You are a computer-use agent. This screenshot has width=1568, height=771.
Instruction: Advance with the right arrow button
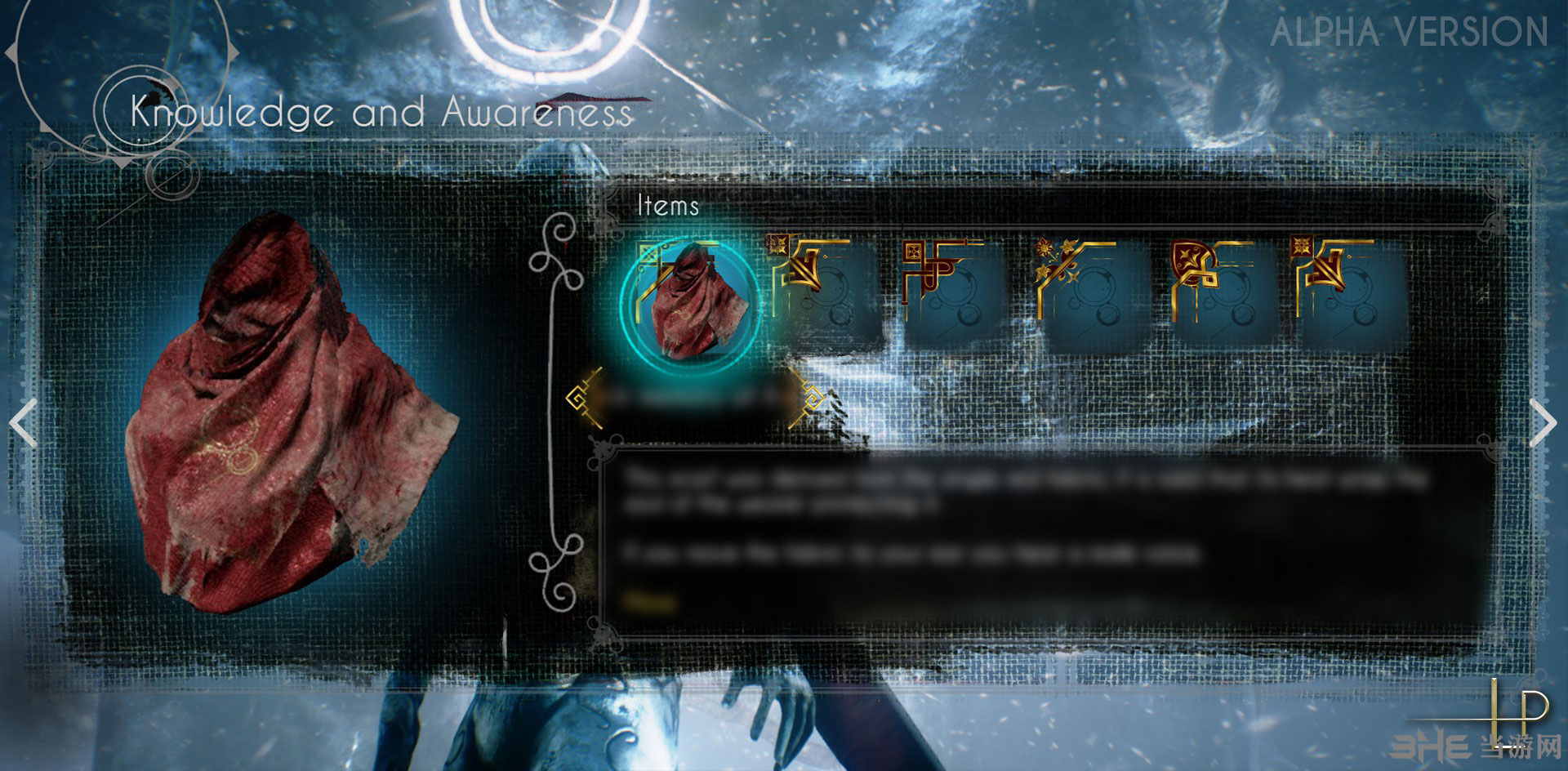(x=1542, y=423)
